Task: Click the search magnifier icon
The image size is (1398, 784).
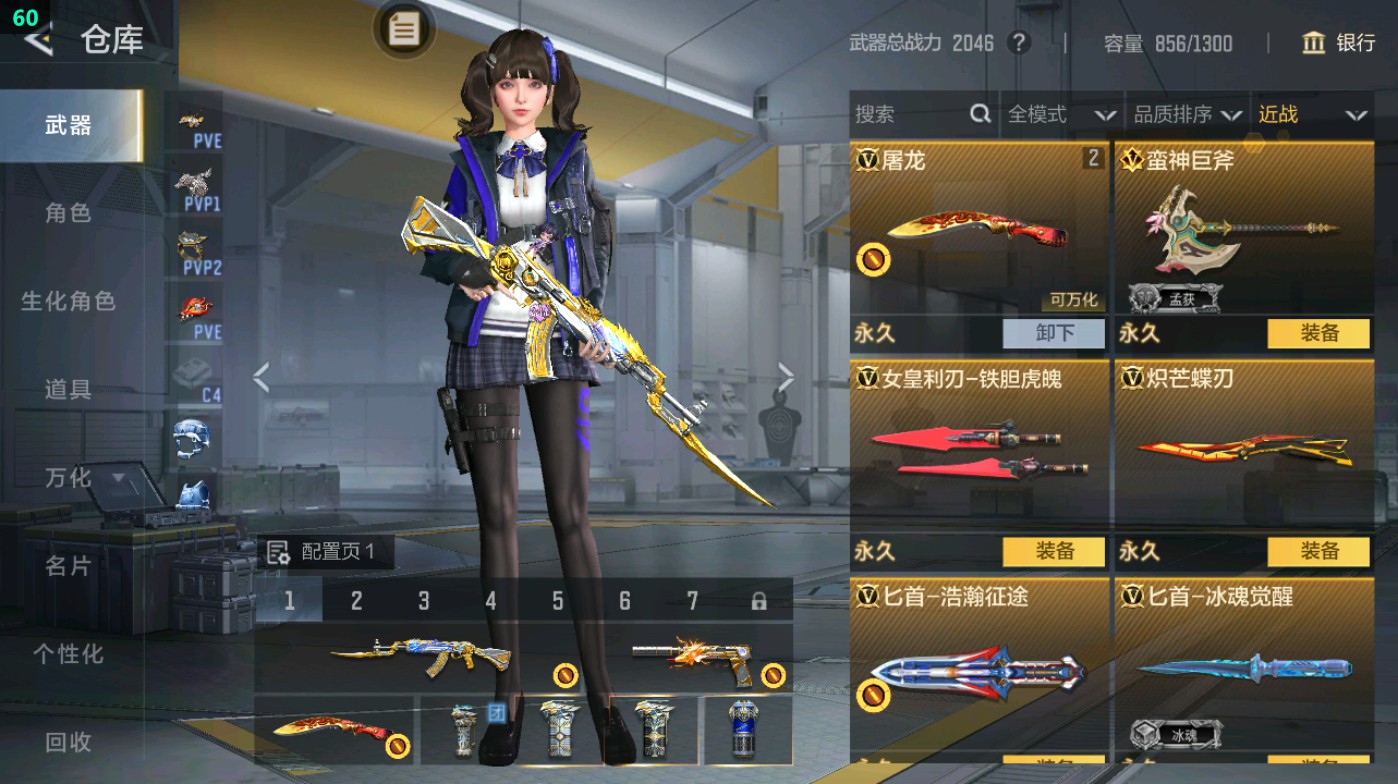Action: [978, 114]
